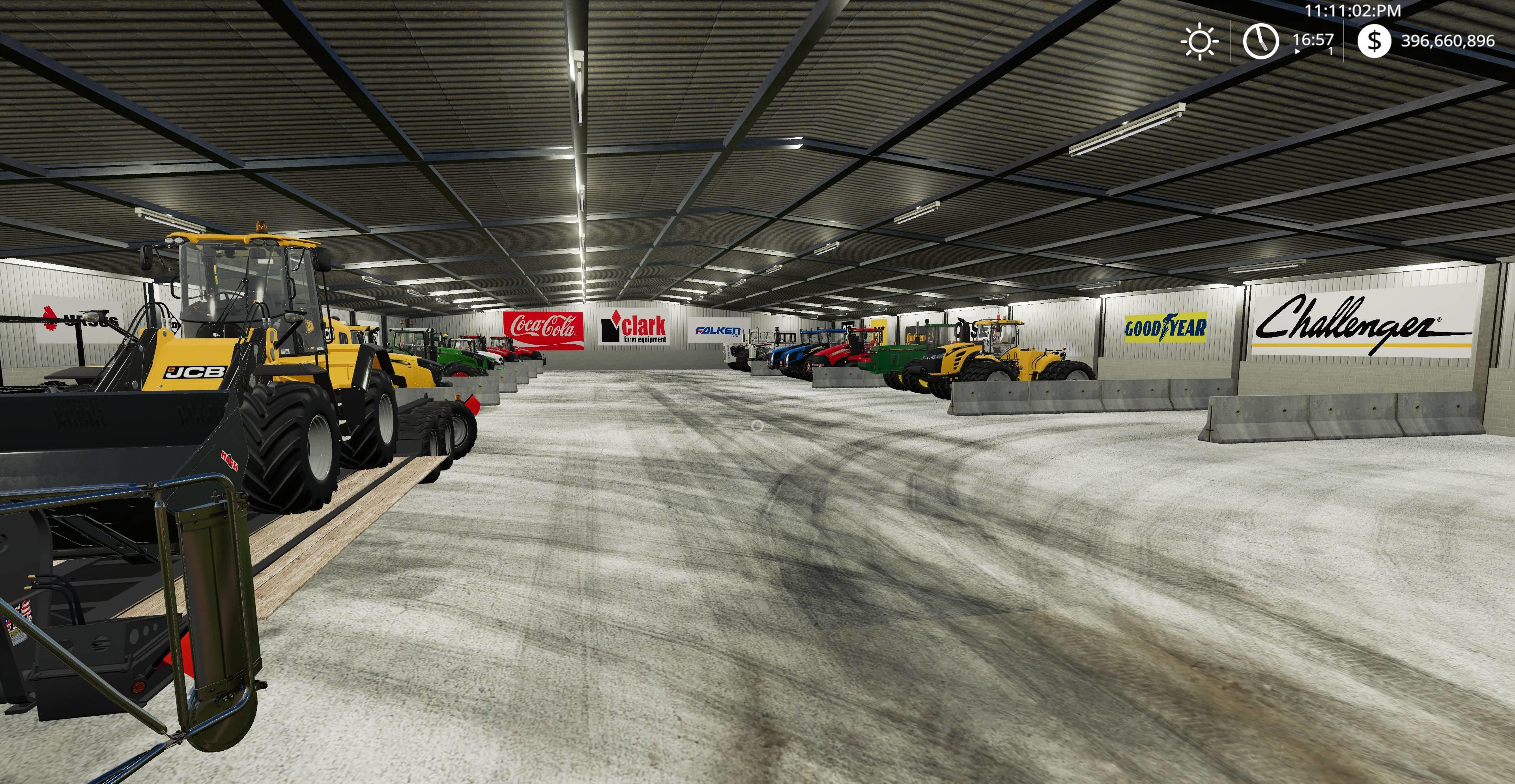Click the game clock icon
The width and height of the screenshot is (1515, 784).
[1260, 41]
